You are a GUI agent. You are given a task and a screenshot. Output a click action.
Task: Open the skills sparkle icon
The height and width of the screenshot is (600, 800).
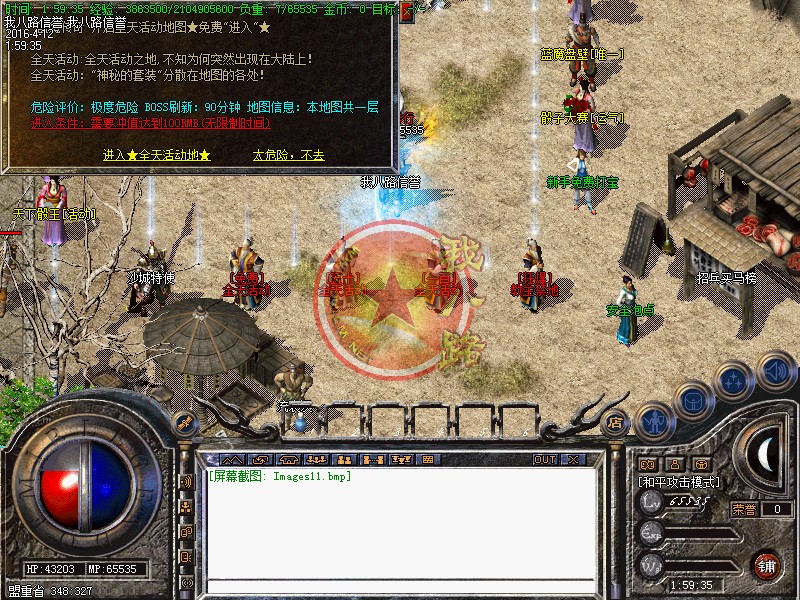point(735,380)
